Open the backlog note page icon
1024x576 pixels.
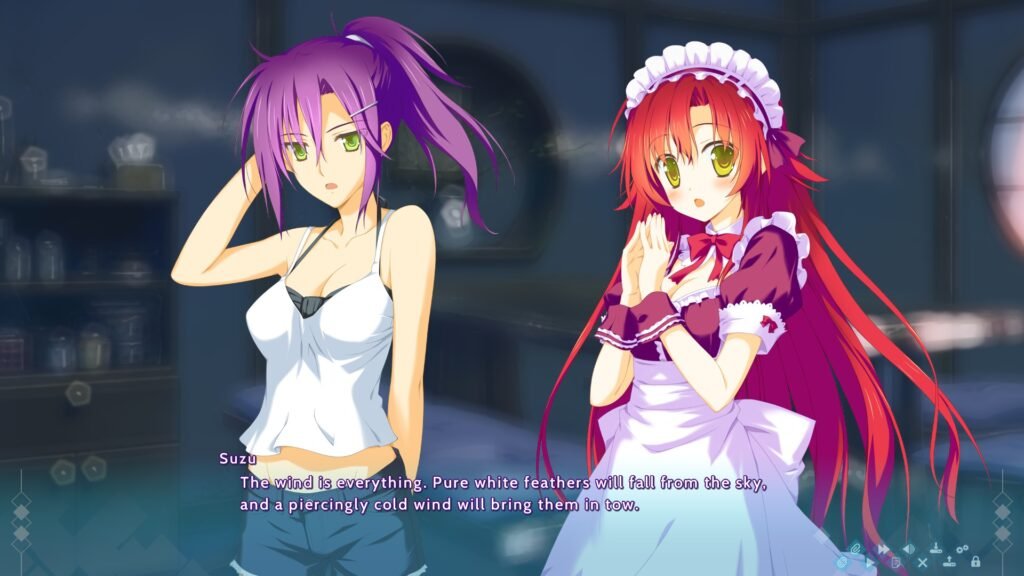click(x=896, y=563)
